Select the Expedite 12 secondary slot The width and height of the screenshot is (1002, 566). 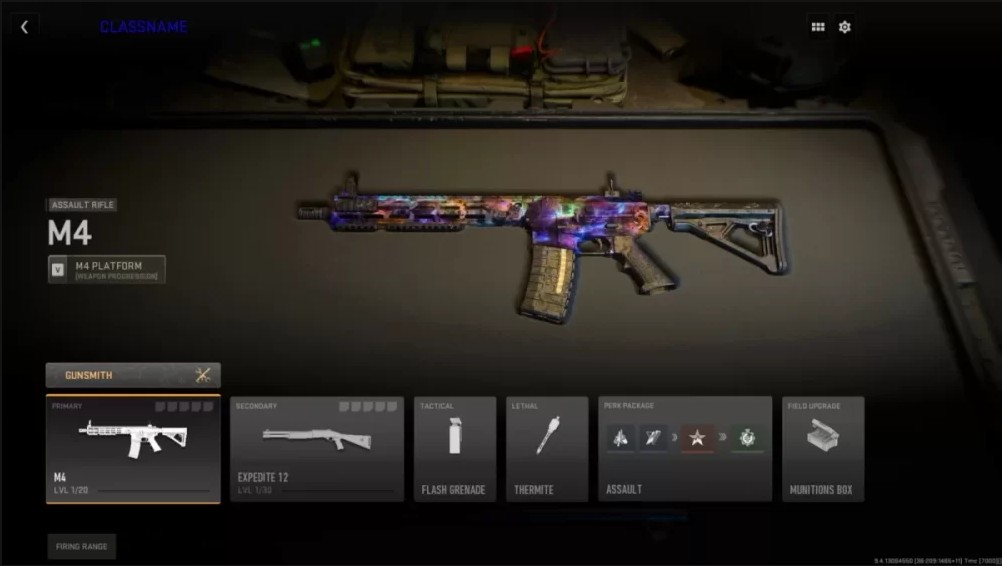317,449
